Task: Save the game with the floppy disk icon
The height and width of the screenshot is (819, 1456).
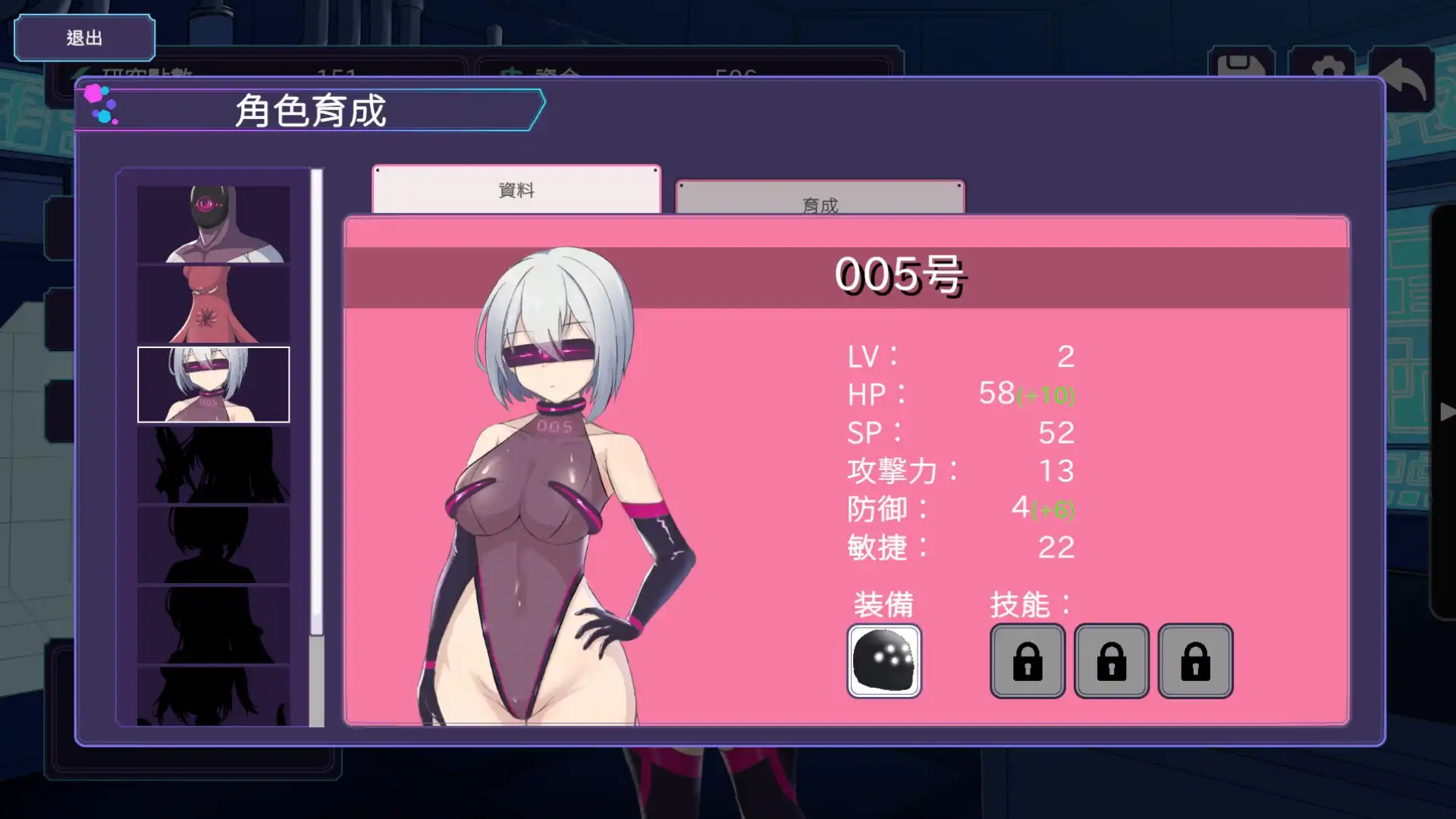Action: tap(1242, 65)
